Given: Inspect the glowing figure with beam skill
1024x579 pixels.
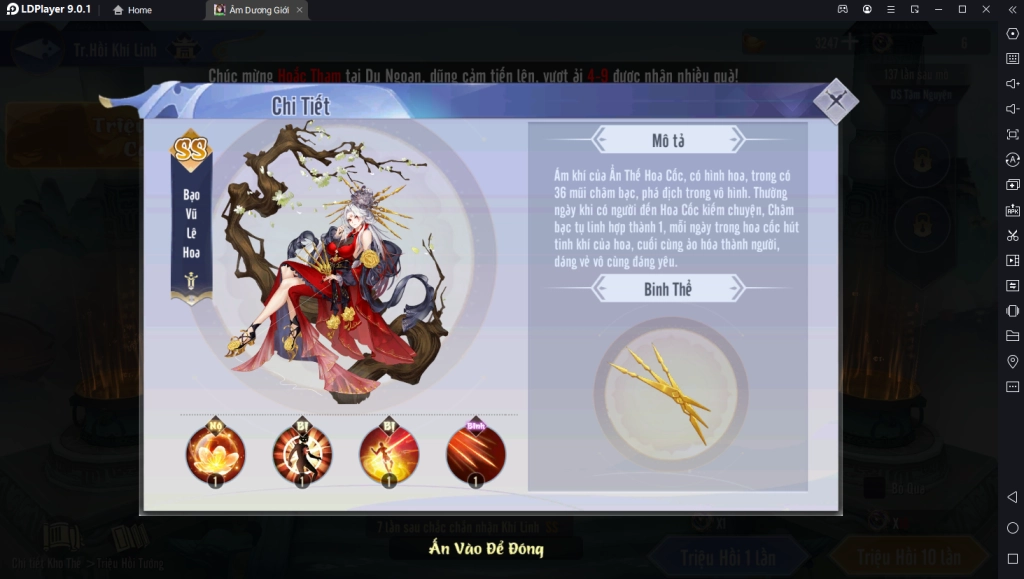Looking at the screenshot, I should pyautogui.click(x=389, y=453).
